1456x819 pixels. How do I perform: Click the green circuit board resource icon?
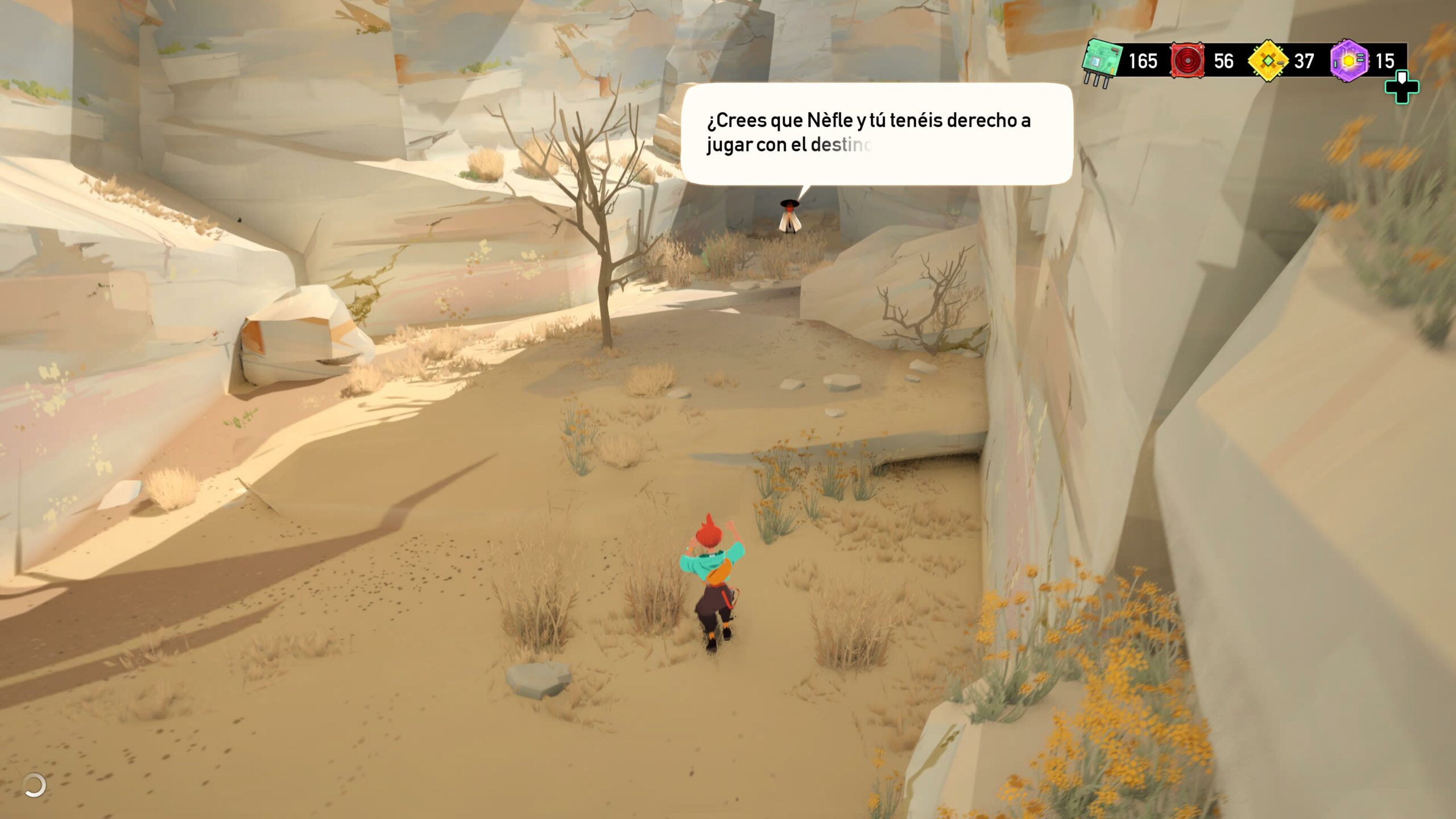click(x=1102, y=61)
